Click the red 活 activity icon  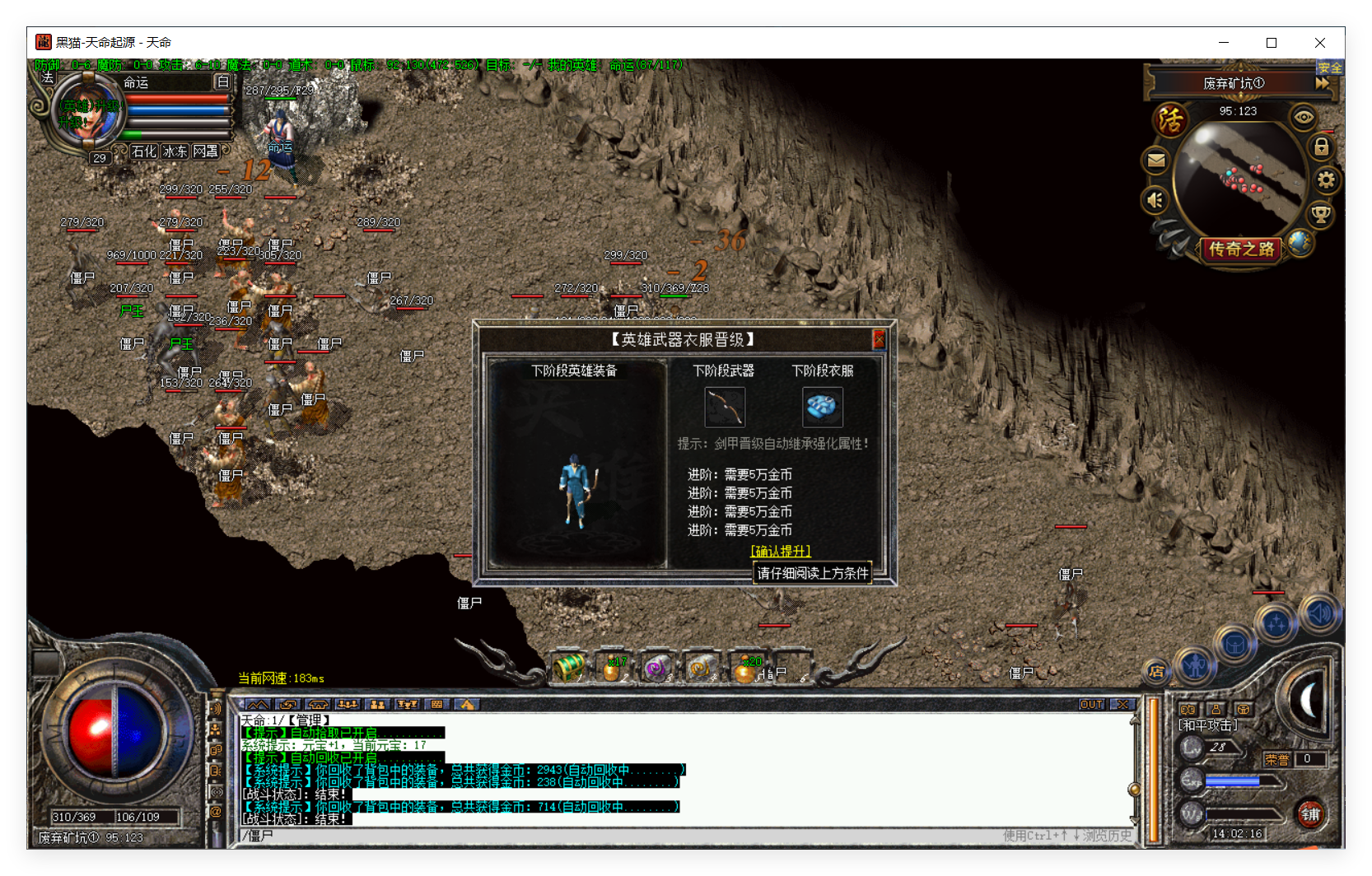coord(1170,120)
